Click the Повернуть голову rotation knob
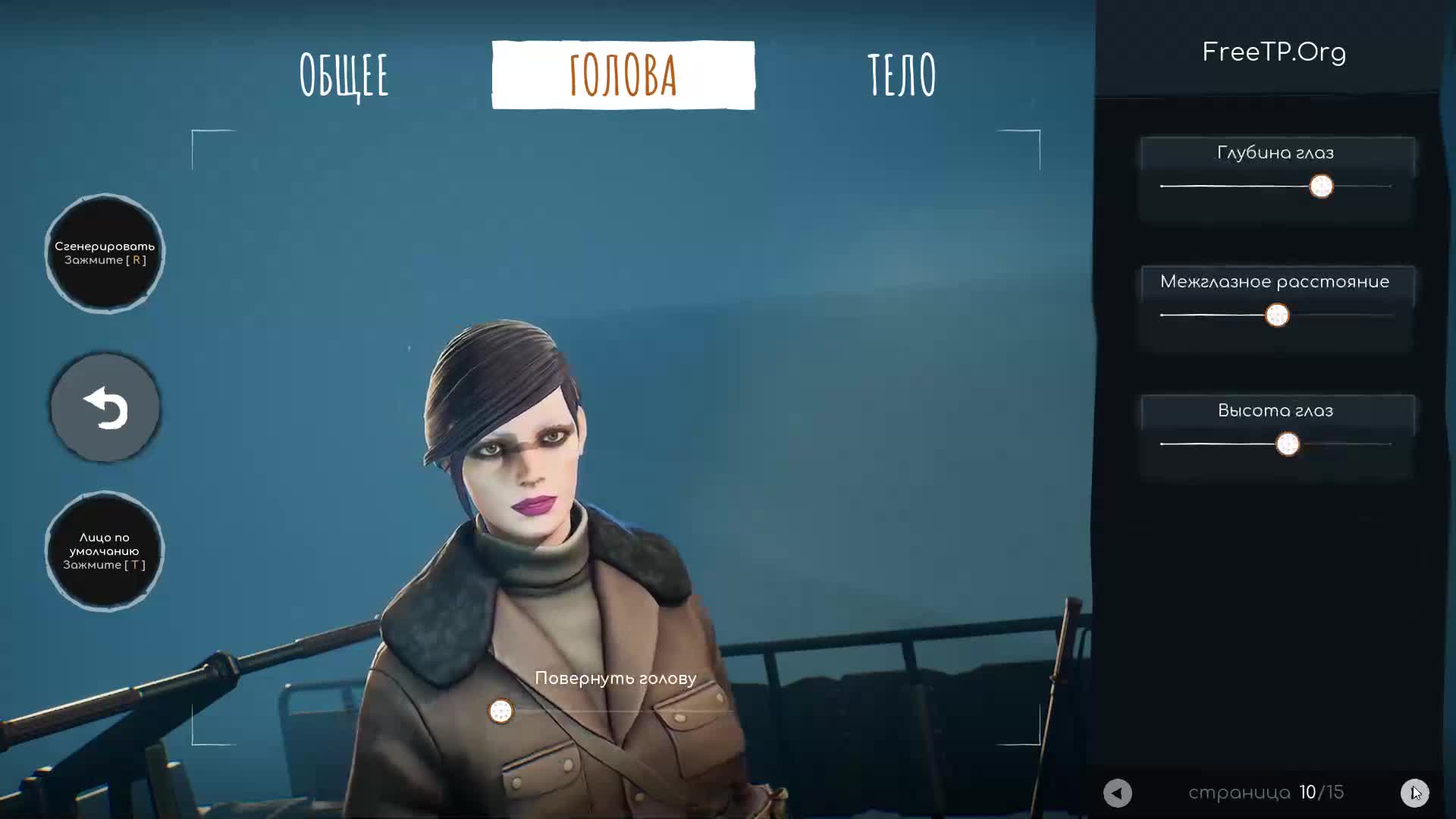Viewport: 1456px width, 819px height. pos(500,711)
